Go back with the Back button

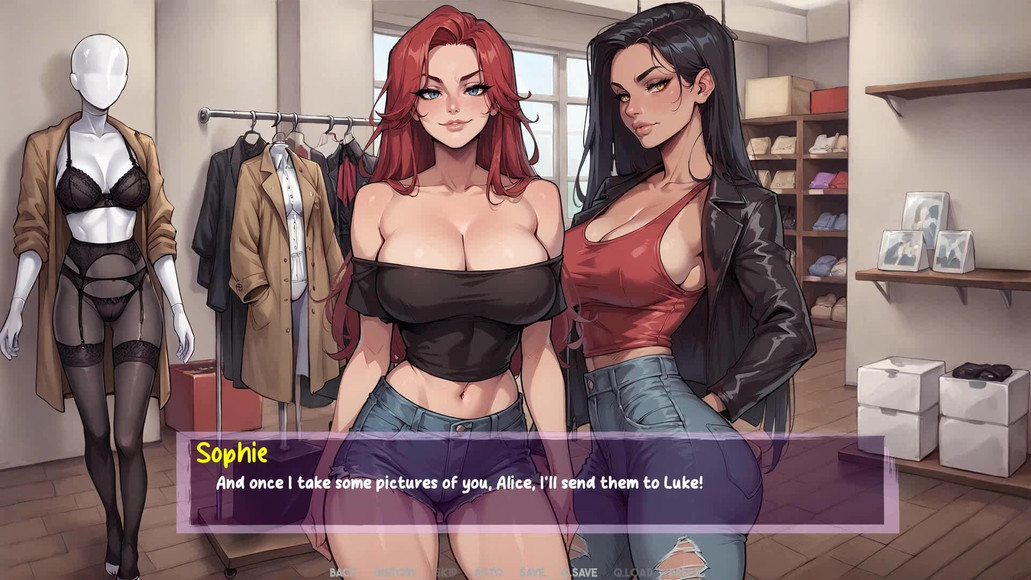[x=342, y=572]
